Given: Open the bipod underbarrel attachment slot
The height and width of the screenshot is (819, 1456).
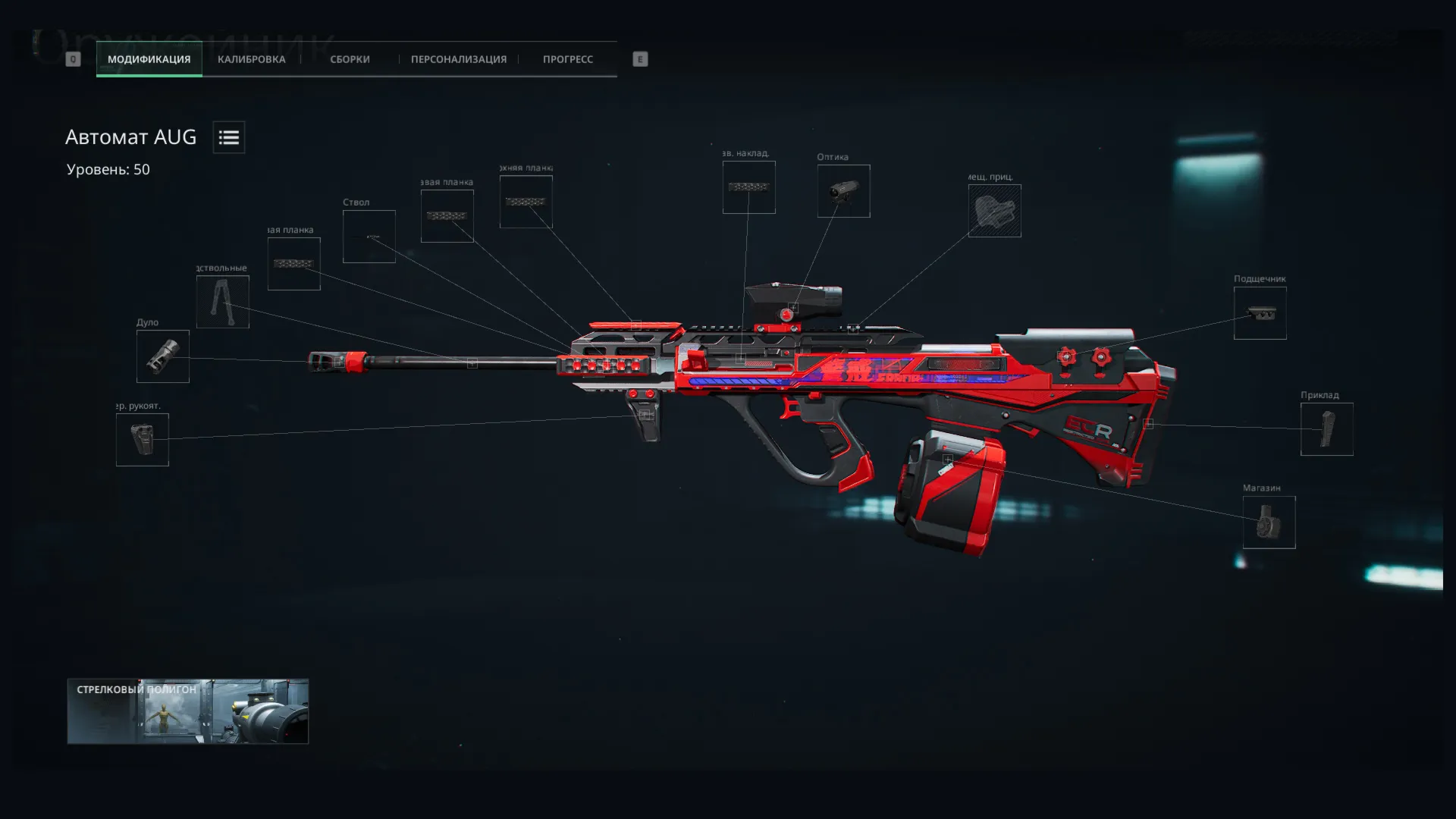Looking at the screenshot, I should pos(222,302).
